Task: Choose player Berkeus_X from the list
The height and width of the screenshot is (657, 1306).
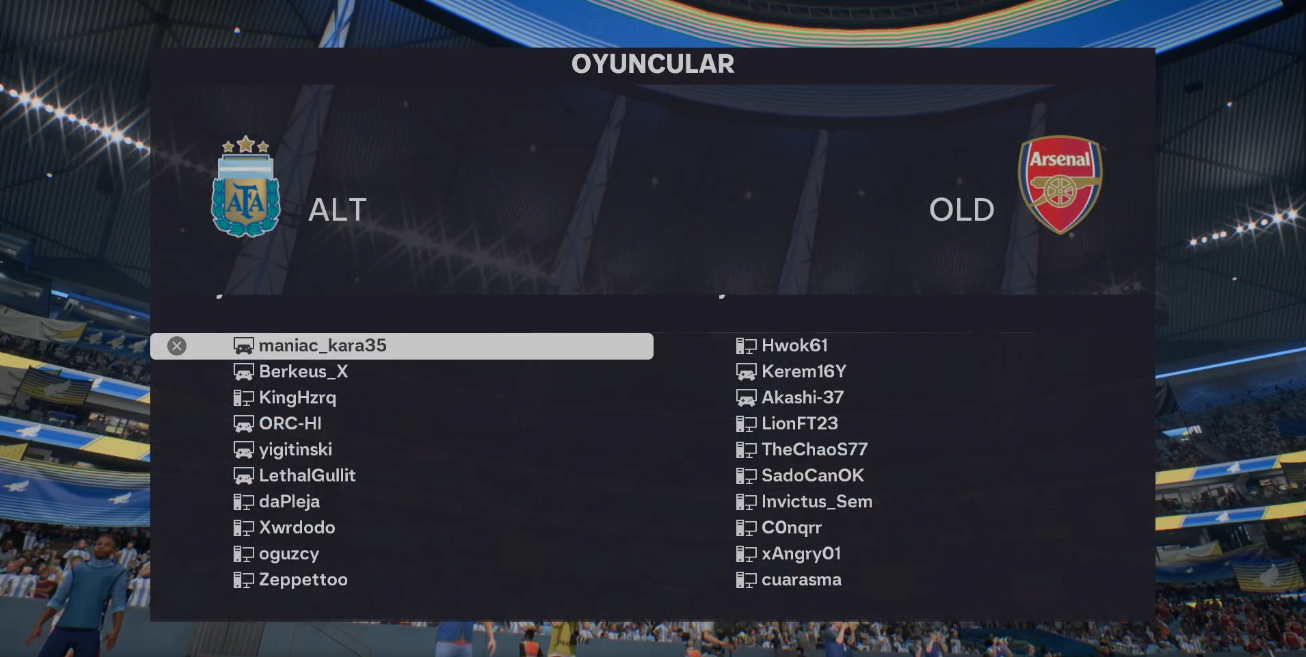Action: click(x=303, y=372)
